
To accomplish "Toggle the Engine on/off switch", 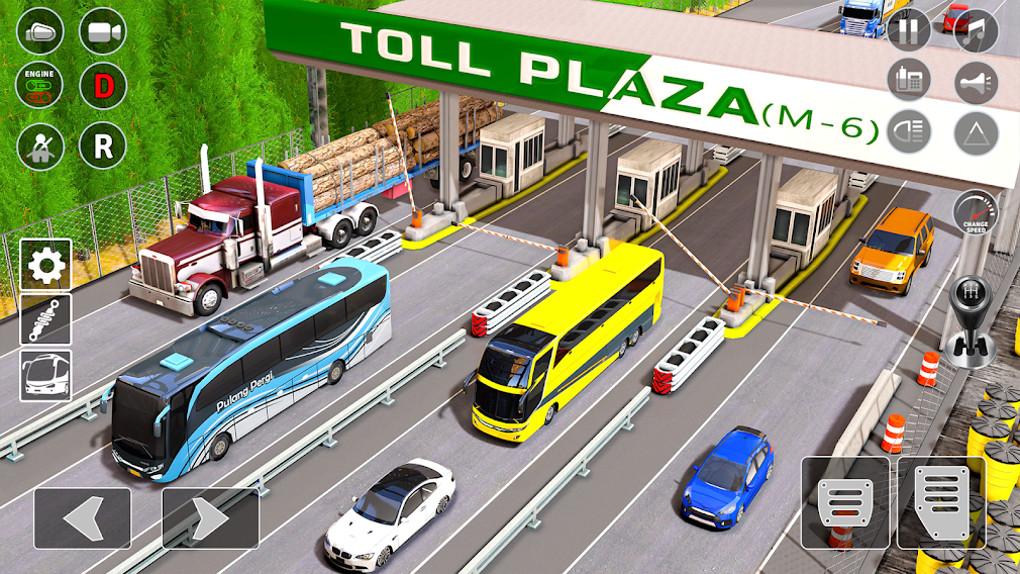I will click(x=41, y=87).
